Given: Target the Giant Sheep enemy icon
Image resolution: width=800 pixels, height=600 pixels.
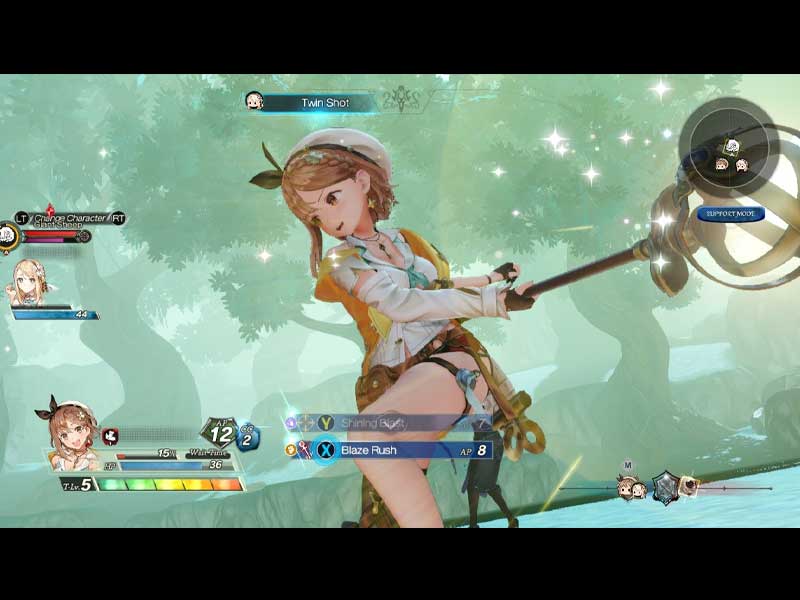Looking at the screenshot, I should point(9,234).
